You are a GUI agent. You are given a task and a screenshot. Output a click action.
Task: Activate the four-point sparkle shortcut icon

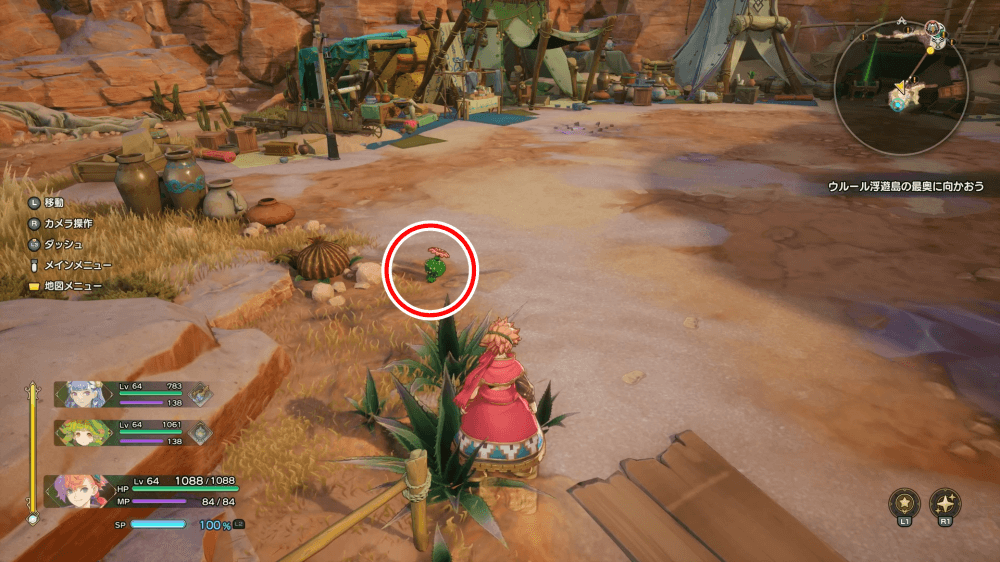[x=945, y=503]
